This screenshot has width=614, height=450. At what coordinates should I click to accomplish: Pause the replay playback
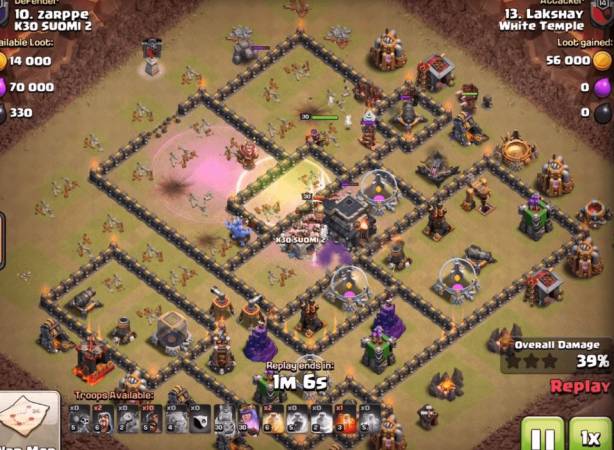coord(541,435)
